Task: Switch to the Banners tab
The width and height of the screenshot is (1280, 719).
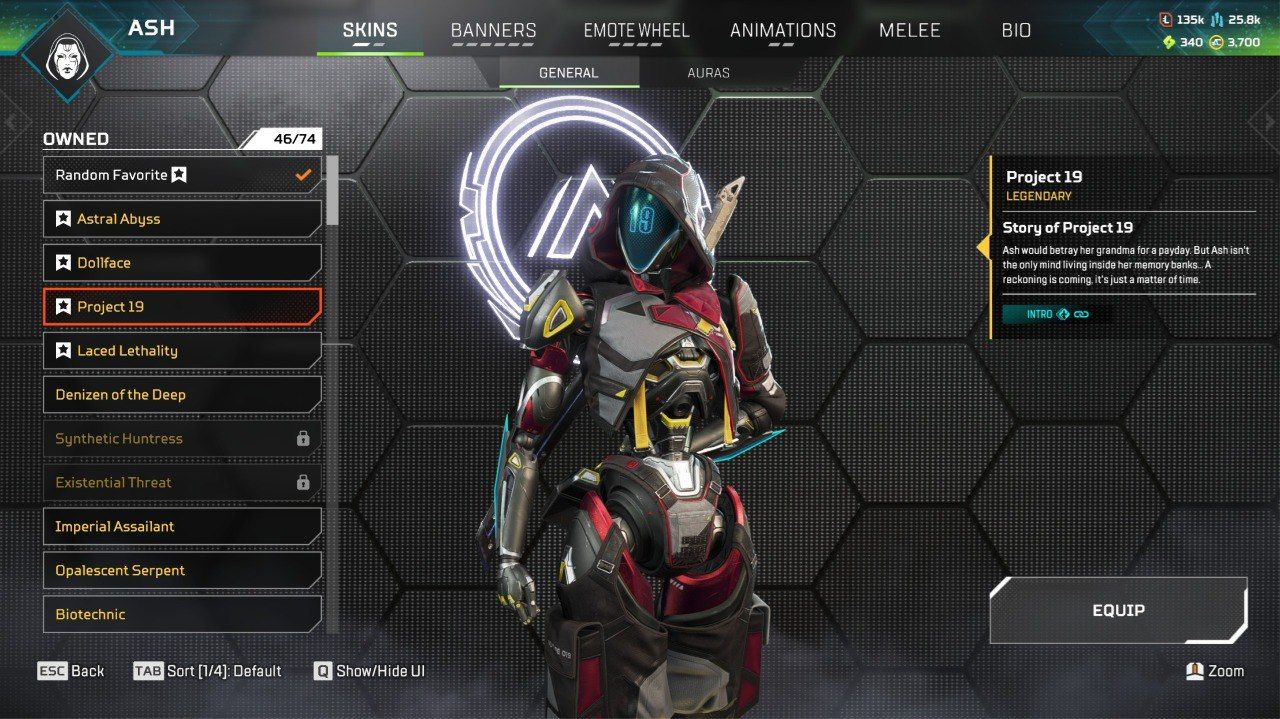Action: coord(493,30)
